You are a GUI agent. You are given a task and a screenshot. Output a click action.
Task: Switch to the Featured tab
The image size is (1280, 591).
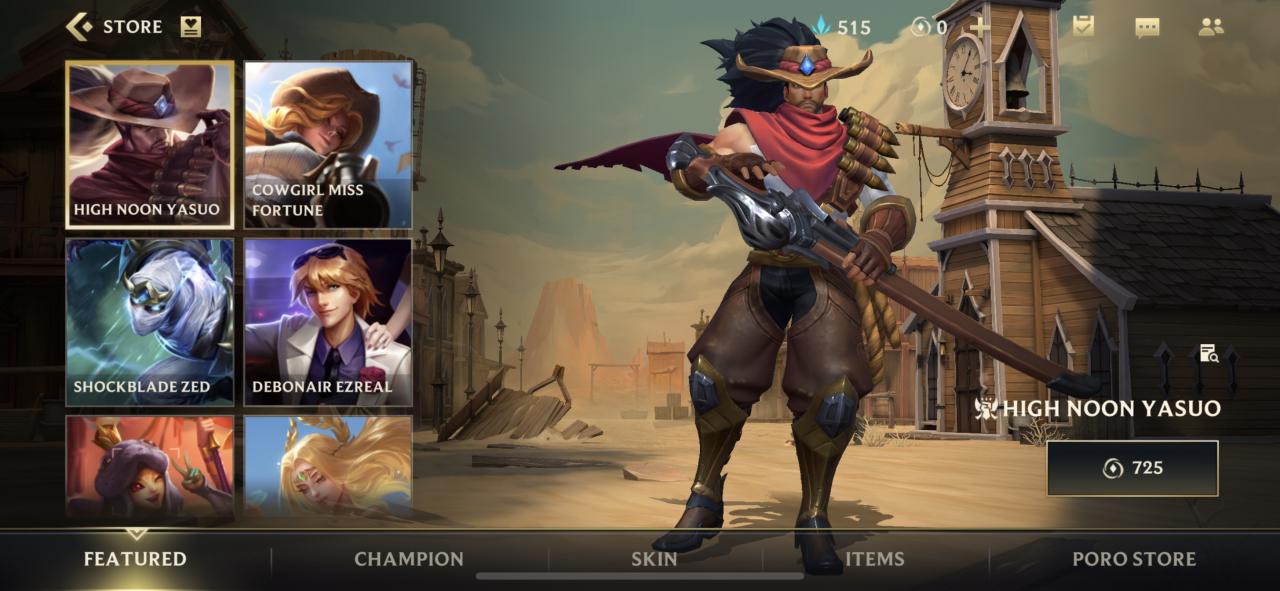click(x=135, y=559)
